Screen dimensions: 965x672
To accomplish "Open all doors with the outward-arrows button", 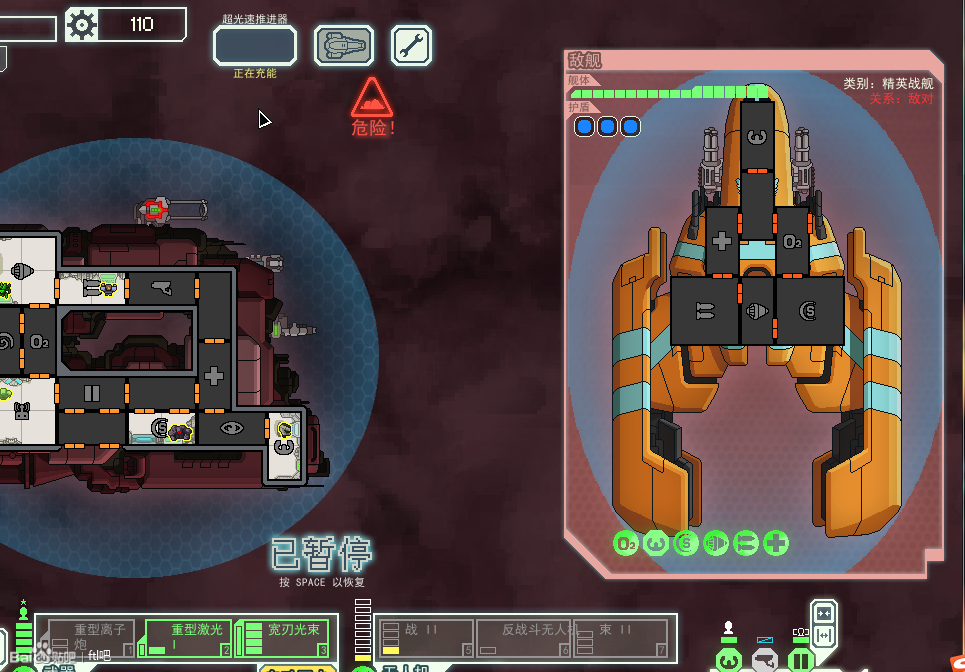I will 824,635.
